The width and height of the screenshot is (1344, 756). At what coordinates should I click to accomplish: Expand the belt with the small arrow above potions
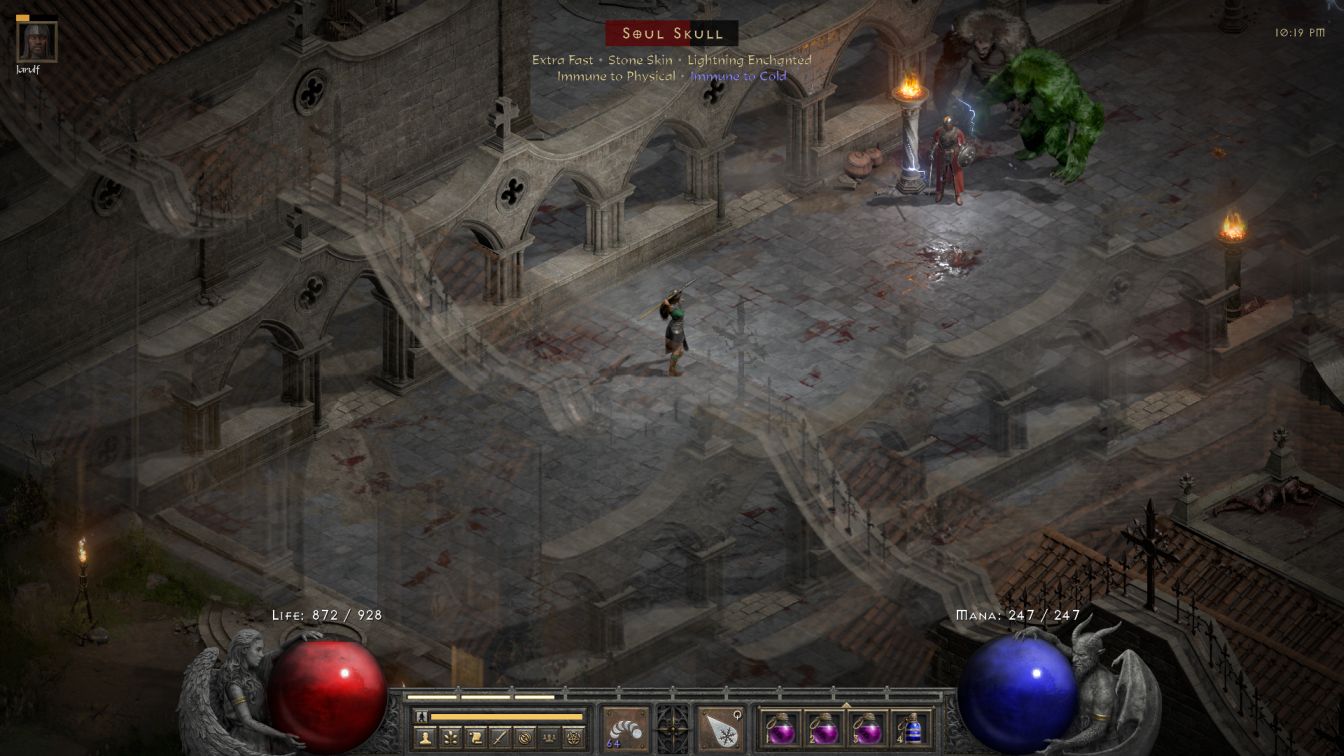click(x=846, y=704)
